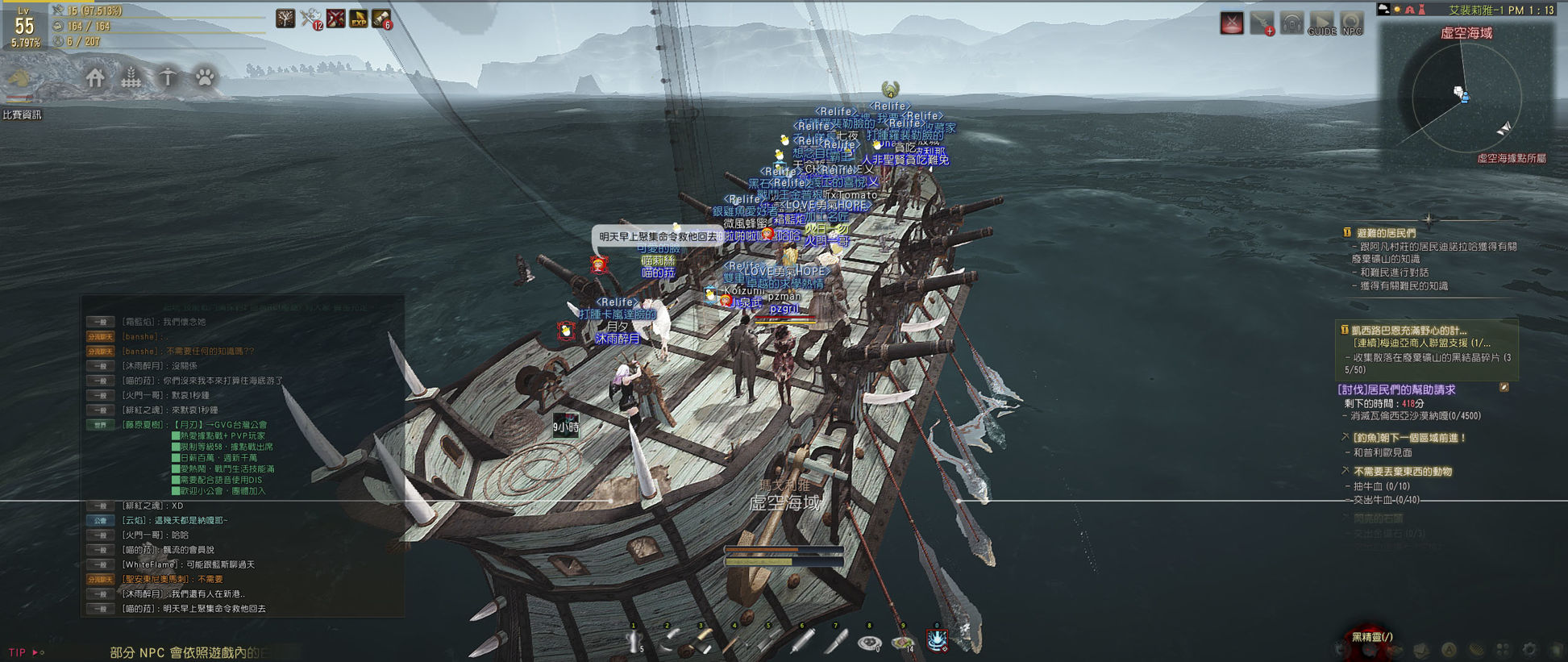Screen dimensions: 1568x662
Task: Open the pickaxe worker icon
Action: coord(168,78)
